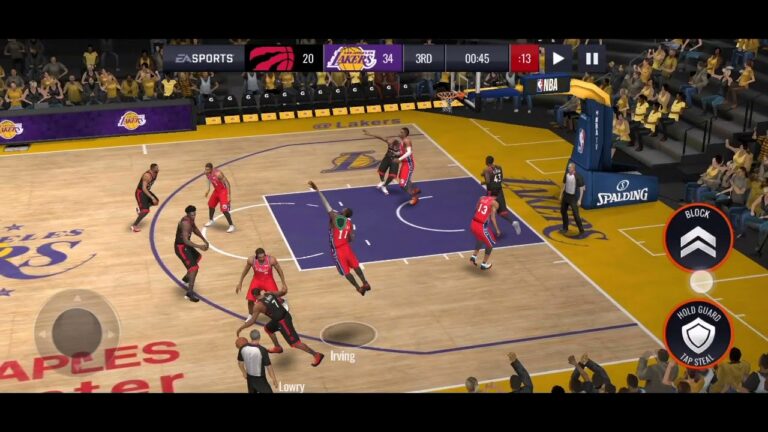
Task: Touch the virtual movement joystick
Action: [76, 330]
